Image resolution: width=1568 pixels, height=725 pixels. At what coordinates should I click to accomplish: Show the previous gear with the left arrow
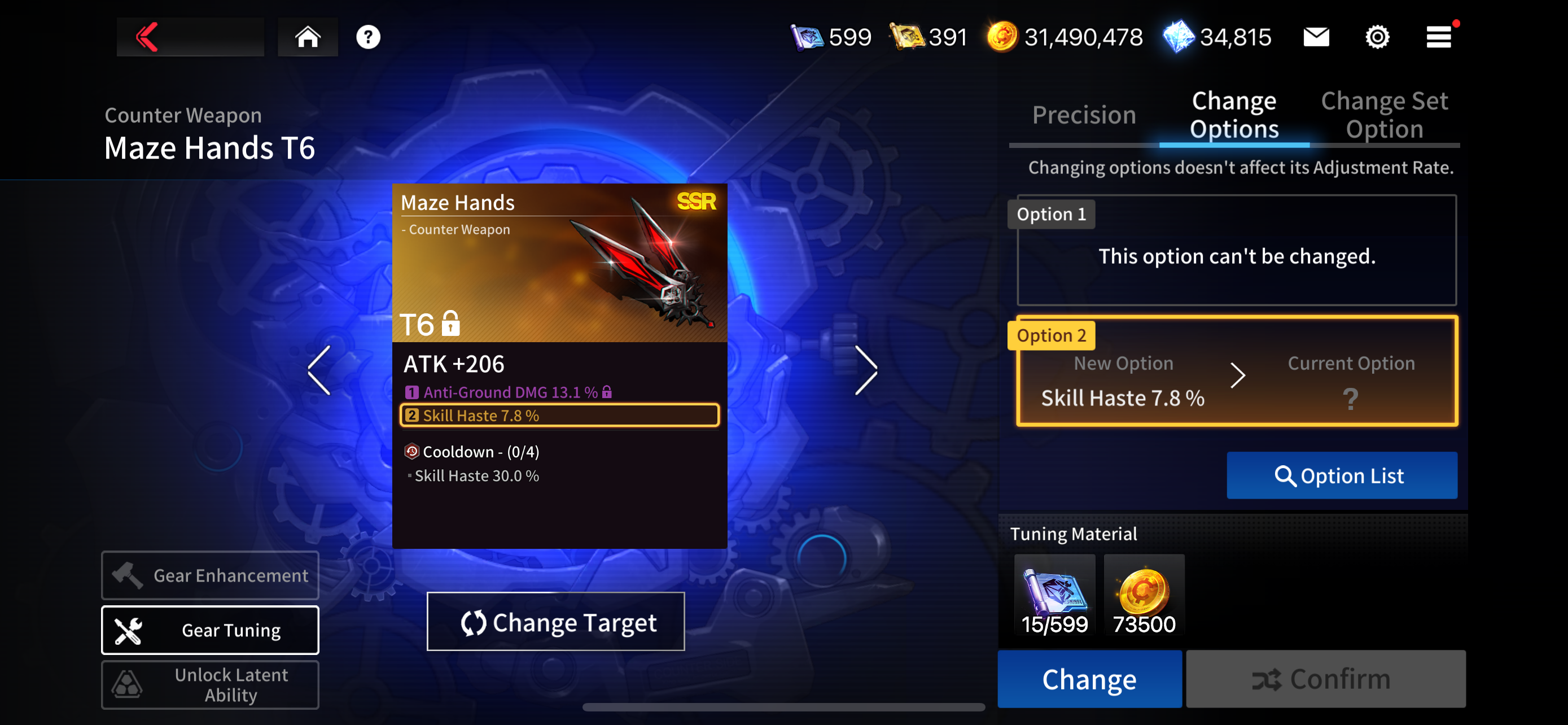319,370
